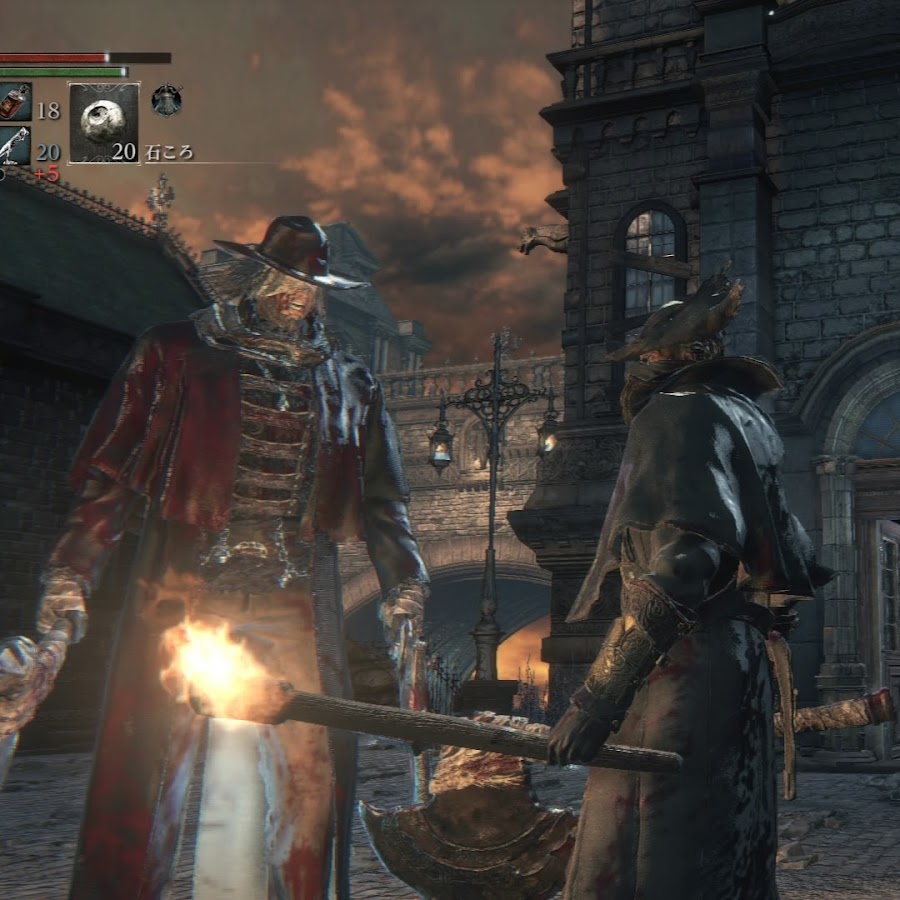Select the blood vial slot
The image size is (900, 900).
click(x=14, y=102)
